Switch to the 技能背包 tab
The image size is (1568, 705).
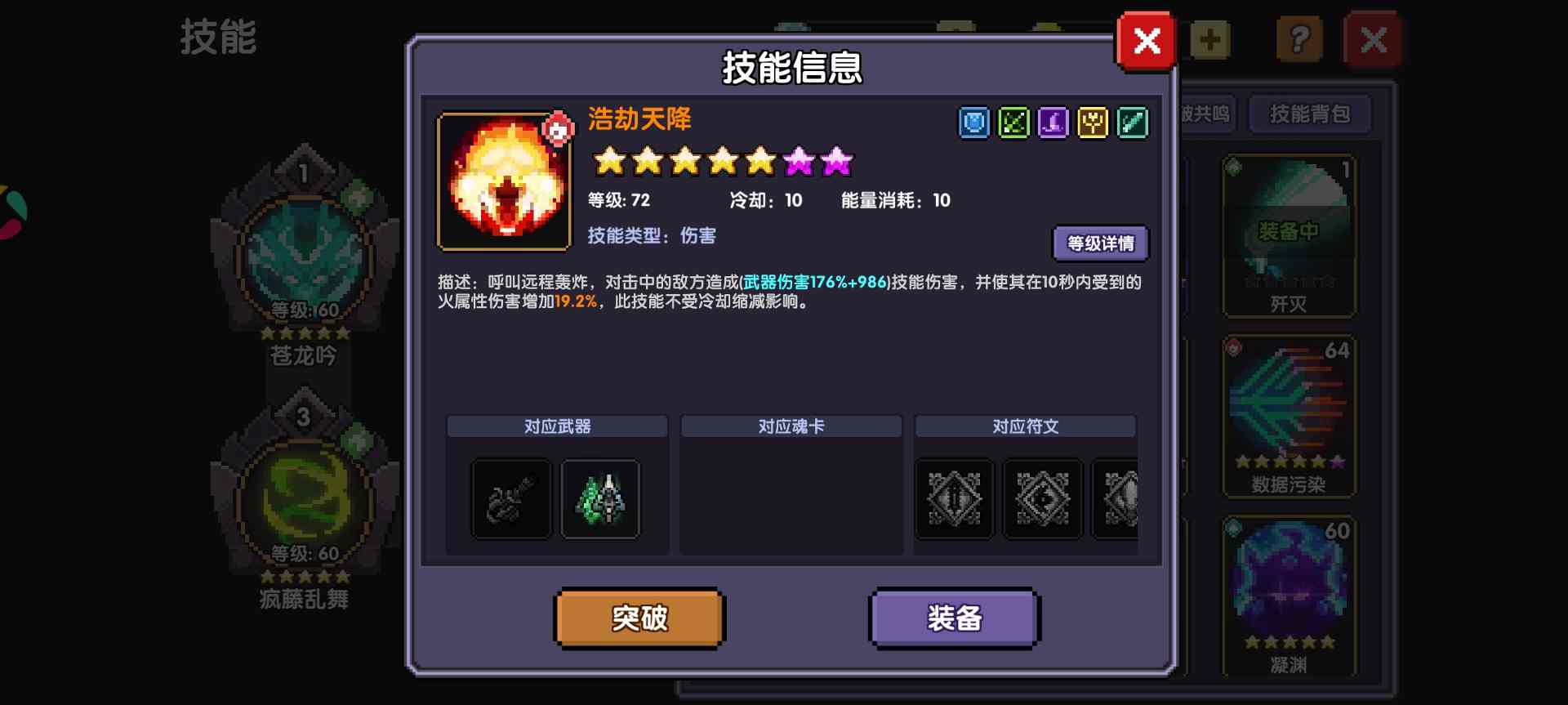click(x=1310, y=114)
